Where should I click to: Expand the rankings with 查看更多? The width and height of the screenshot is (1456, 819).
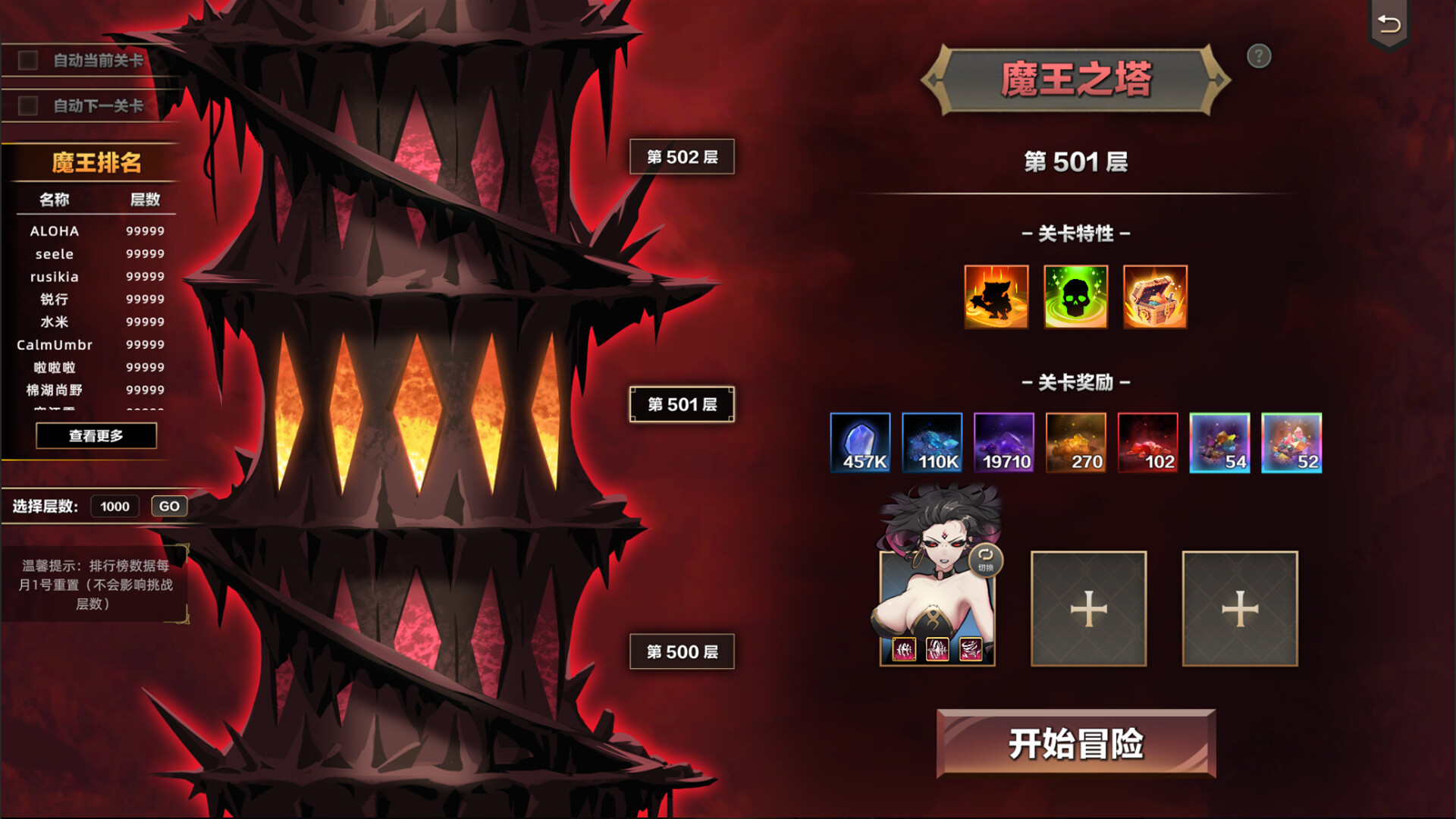click(96, 436)
